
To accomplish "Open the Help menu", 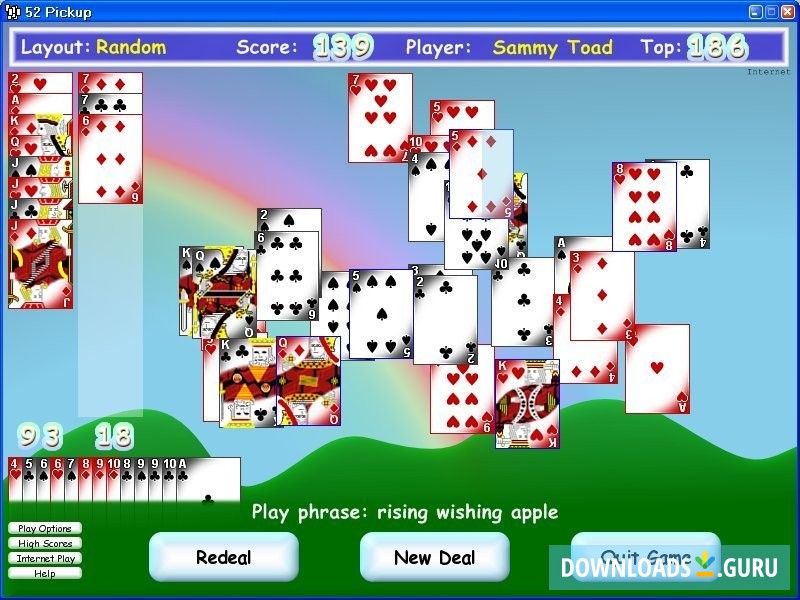I will (x=45, y=573).
